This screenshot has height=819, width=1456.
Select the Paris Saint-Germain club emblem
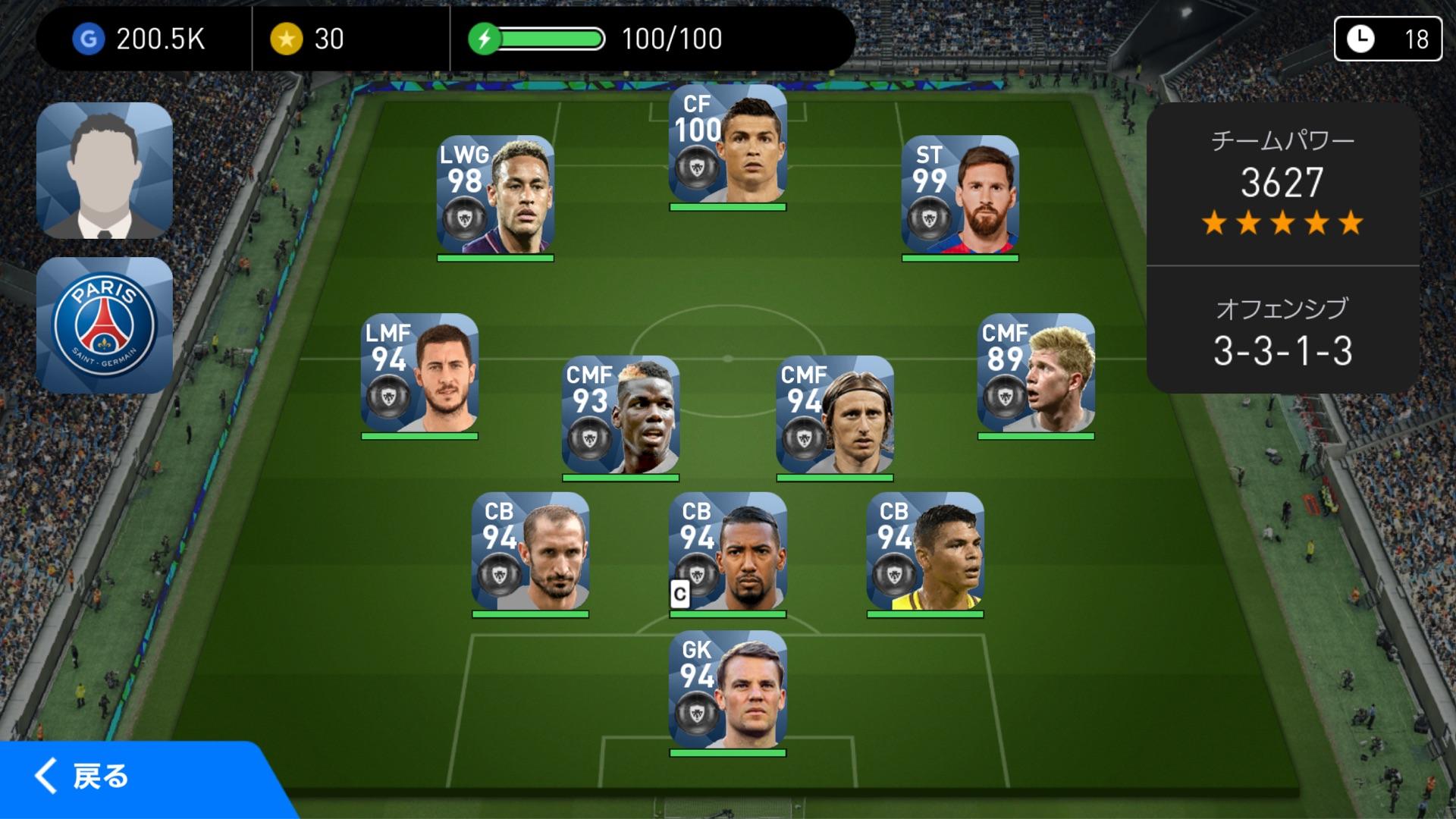click(105, 325)
